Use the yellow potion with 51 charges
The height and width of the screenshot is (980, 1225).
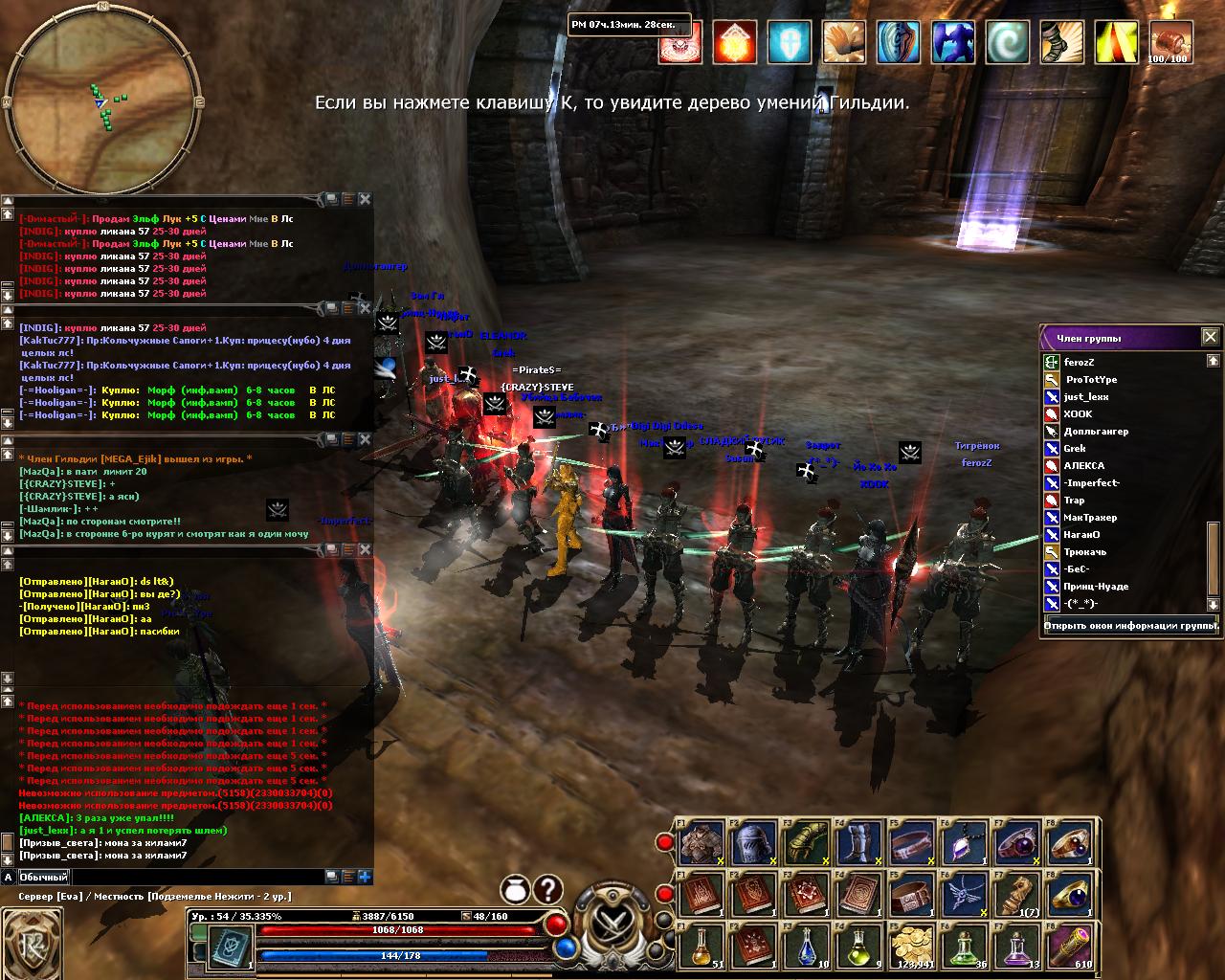[702, 947]
